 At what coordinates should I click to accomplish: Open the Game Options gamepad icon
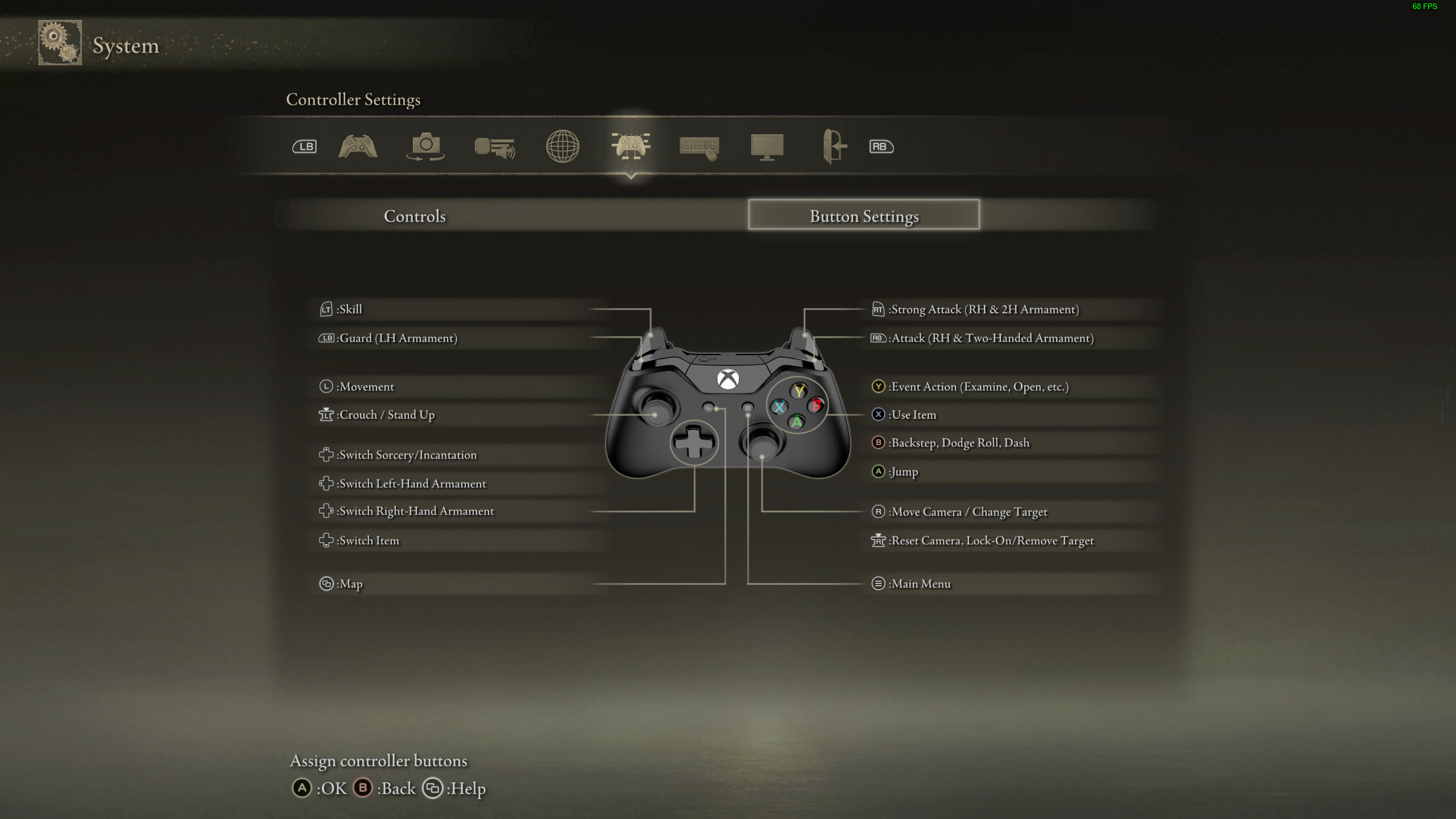click(x=357, y=147)
